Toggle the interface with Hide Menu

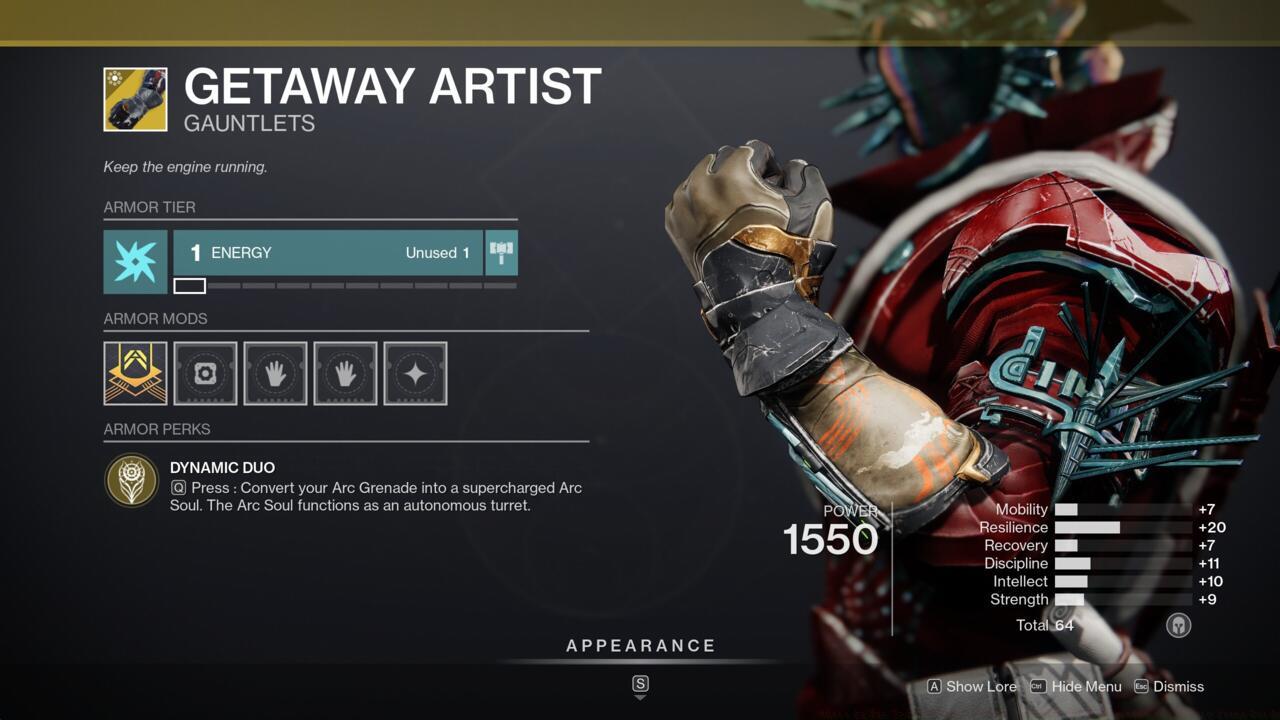pyautogui.click(x=1076, y=687)
